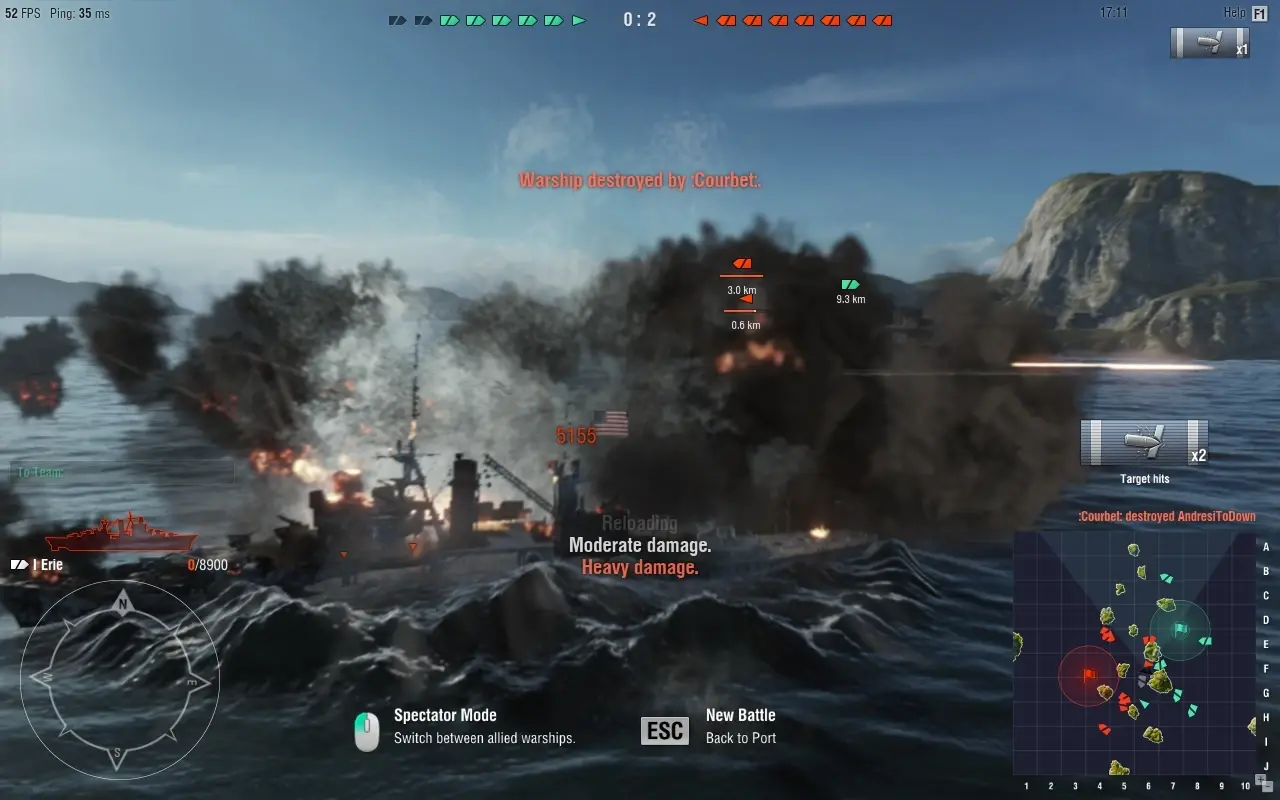Click the enemy capture zone on the minimap
This screenshot has height=800, width=1280.
(x=1089, y=676)
